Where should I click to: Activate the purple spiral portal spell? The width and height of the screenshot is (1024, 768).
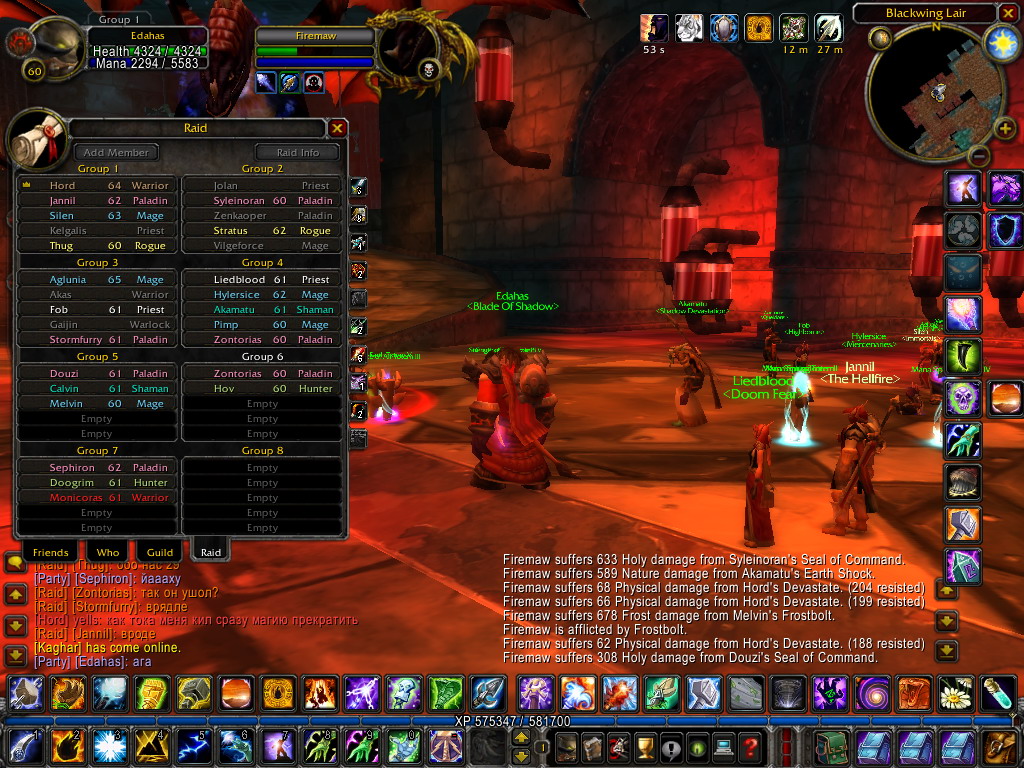pyautogui.click(x=871, y=691)
